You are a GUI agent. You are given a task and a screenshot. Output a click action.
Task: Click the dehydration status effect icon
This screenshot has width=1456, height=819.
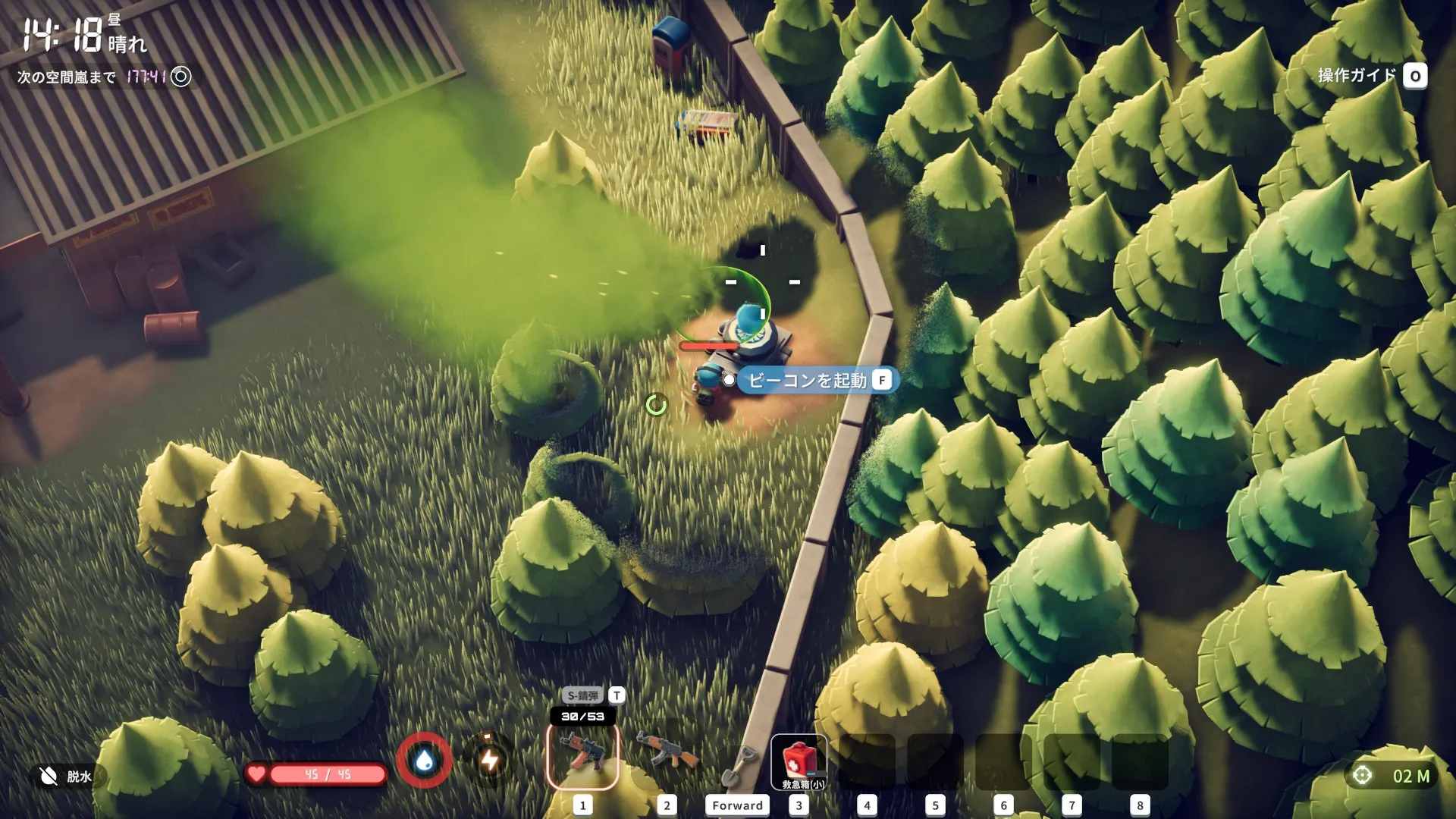pos(49,776)
